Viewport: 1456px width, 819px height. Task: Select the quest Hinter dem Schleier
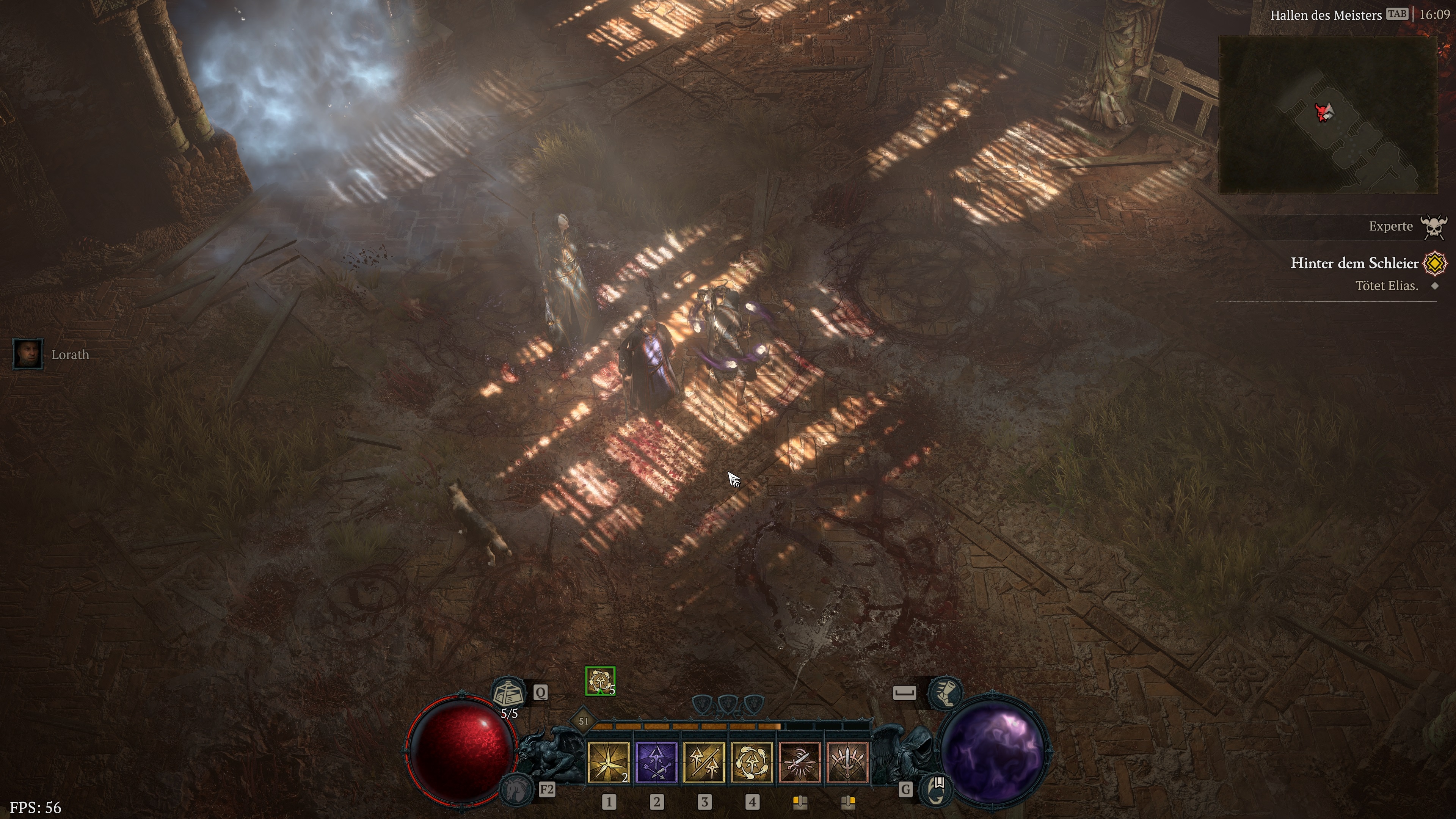click(x=1356, y=264)
